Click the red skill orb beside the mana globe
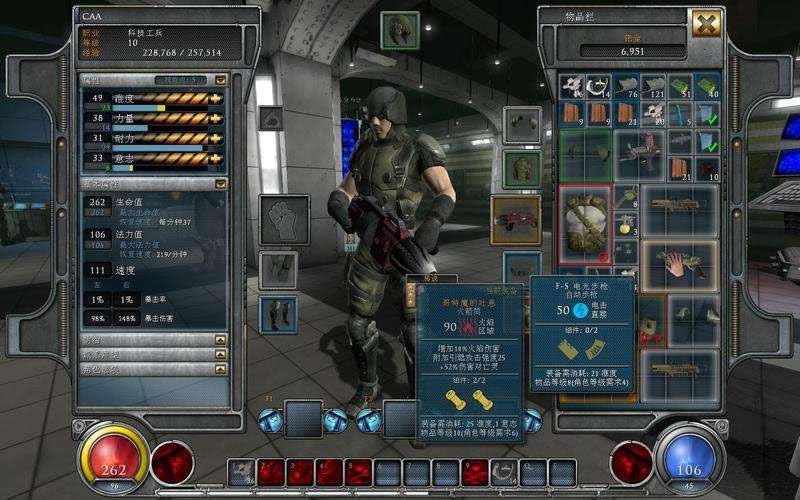This screenshot has height=500, width=800. [x=631, y=463]
